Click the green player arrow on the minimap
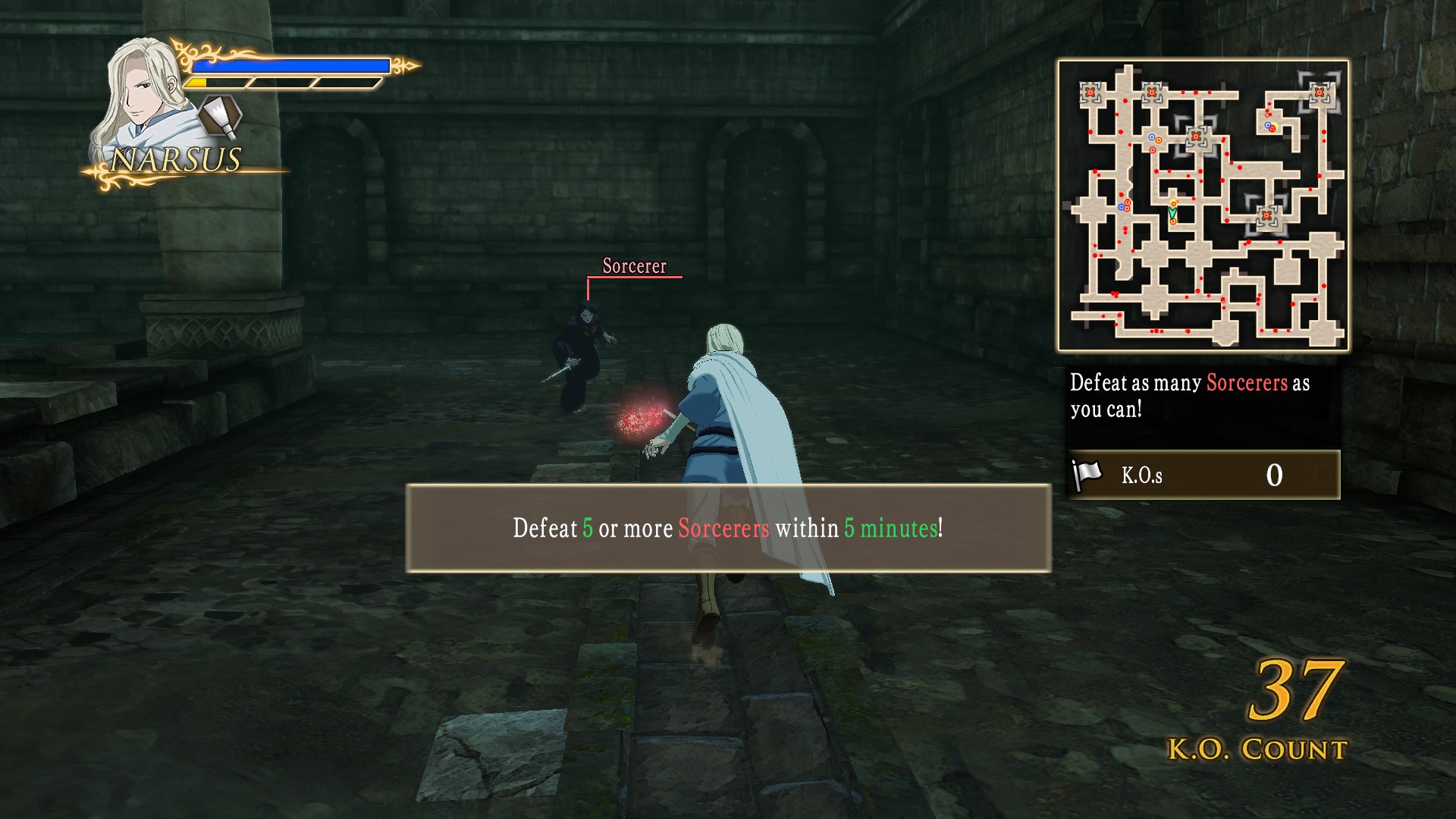 click(1172, 212)
